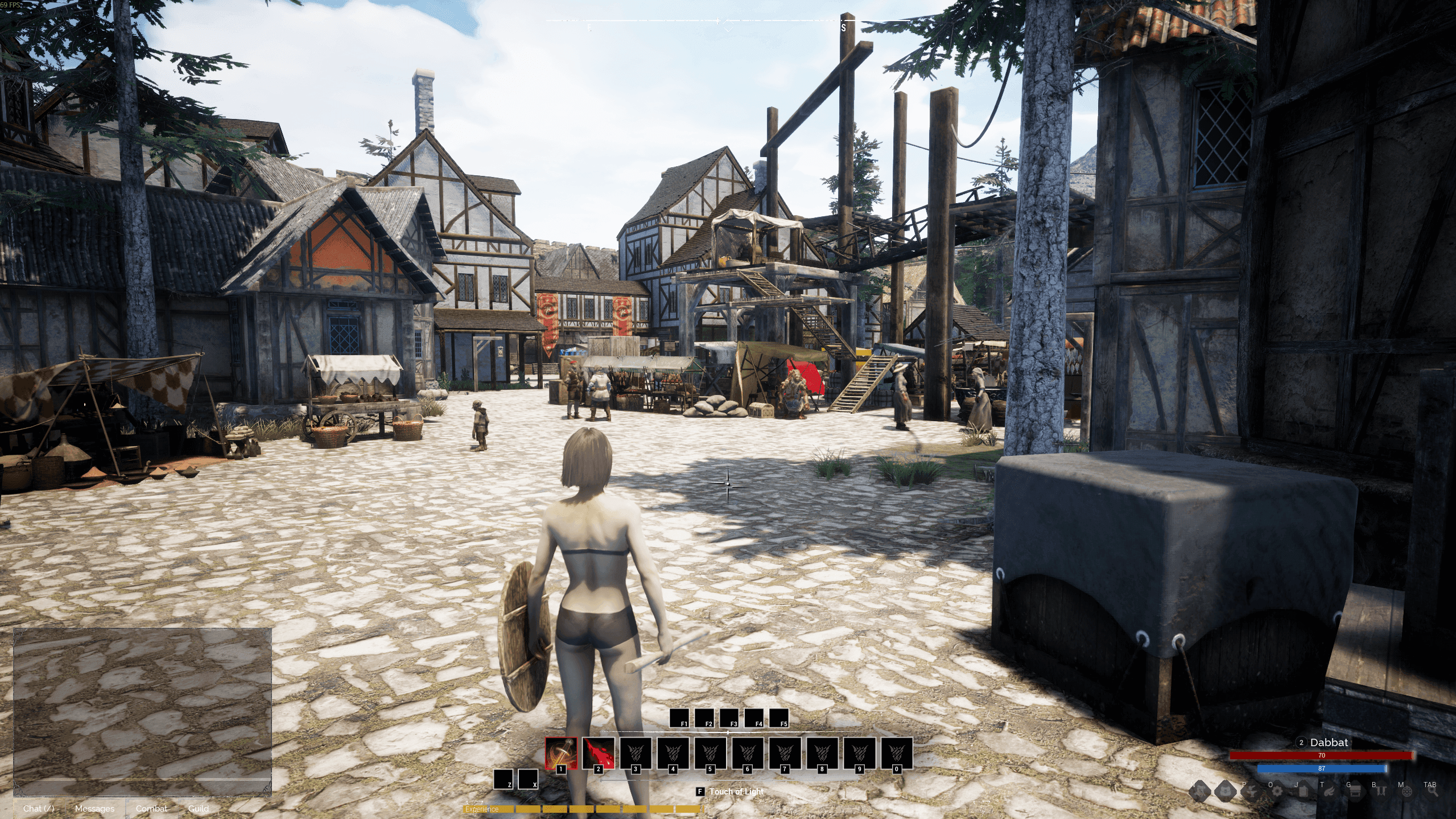This screenshot has width=1456, height=819.
Task: Show the Combat log tab
Action: pos(151,808)
